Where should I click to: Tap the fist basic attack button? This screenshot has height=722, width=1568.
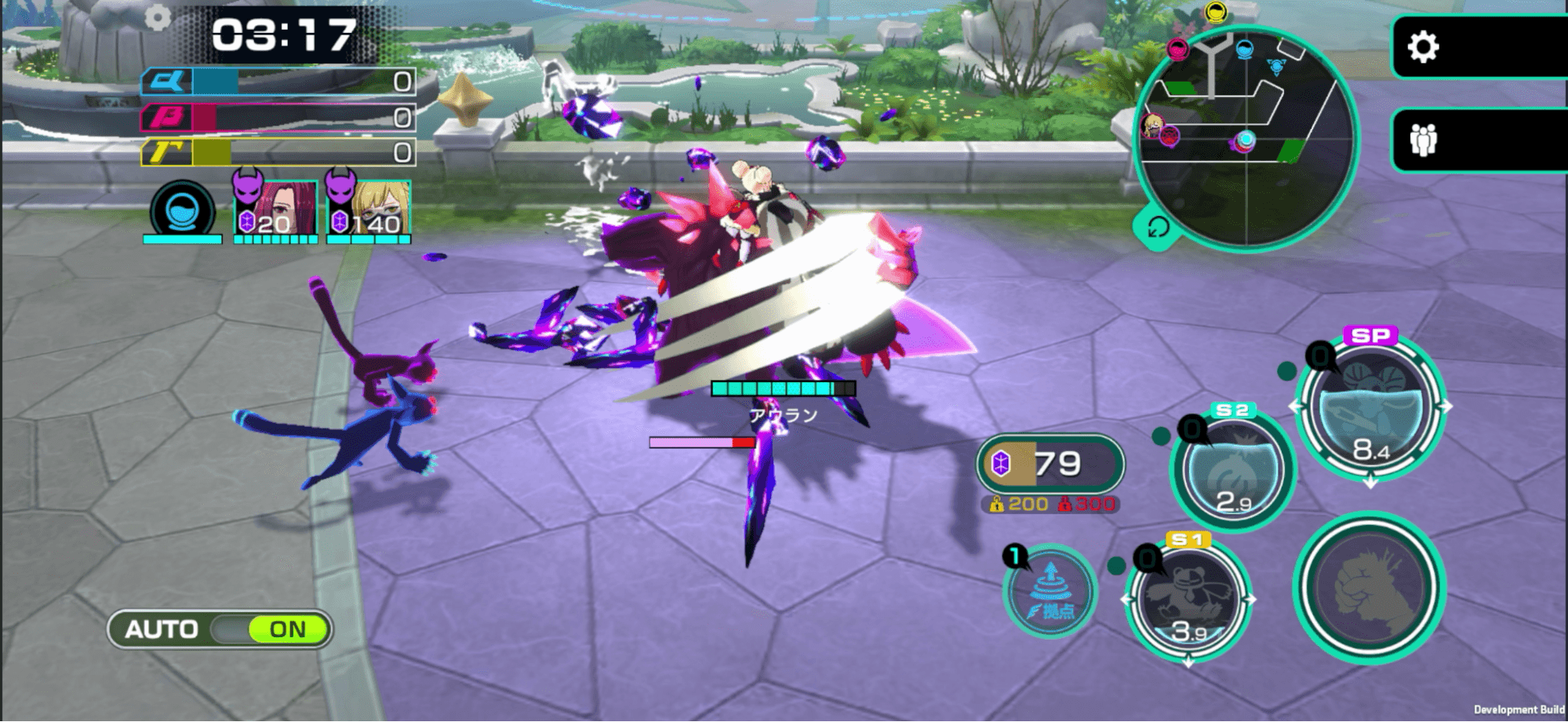point(1370,588)
